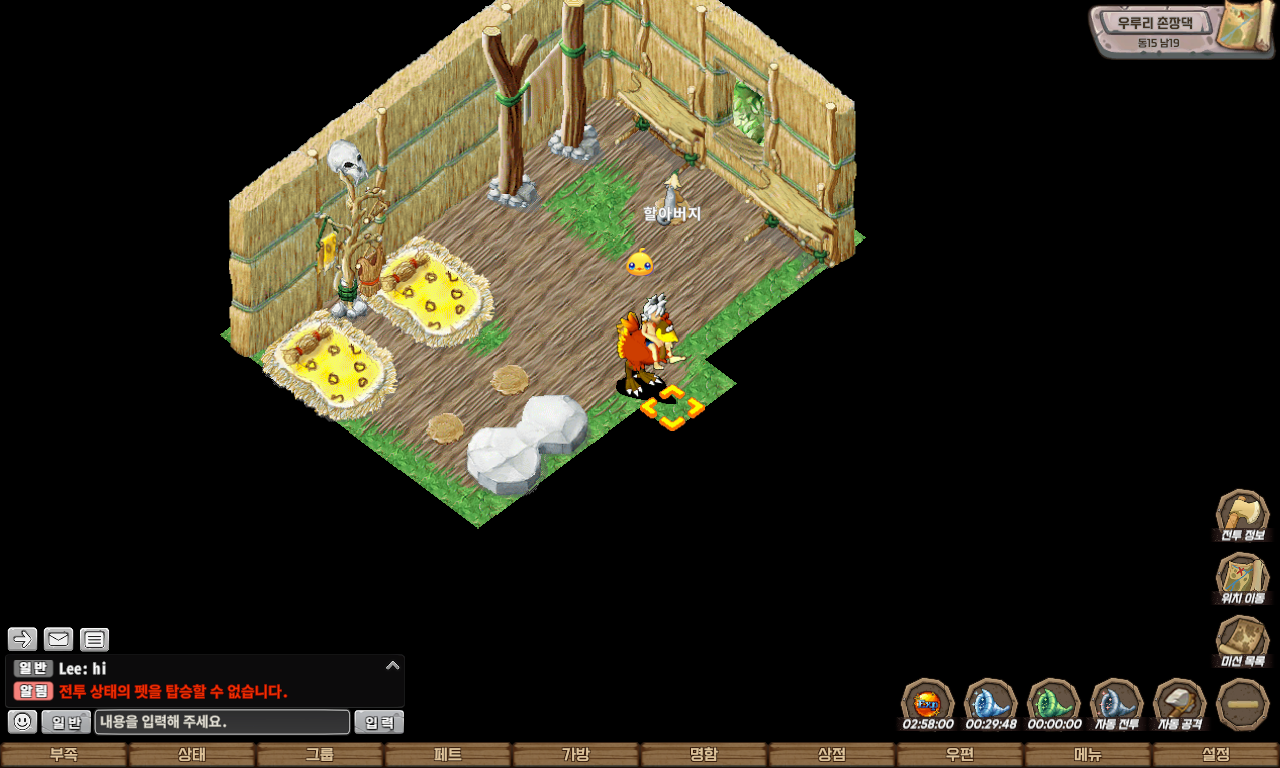1280x768 pixels.
Task: Toggle 자동 공격 auto attack
Action: tap(1180, 704)
